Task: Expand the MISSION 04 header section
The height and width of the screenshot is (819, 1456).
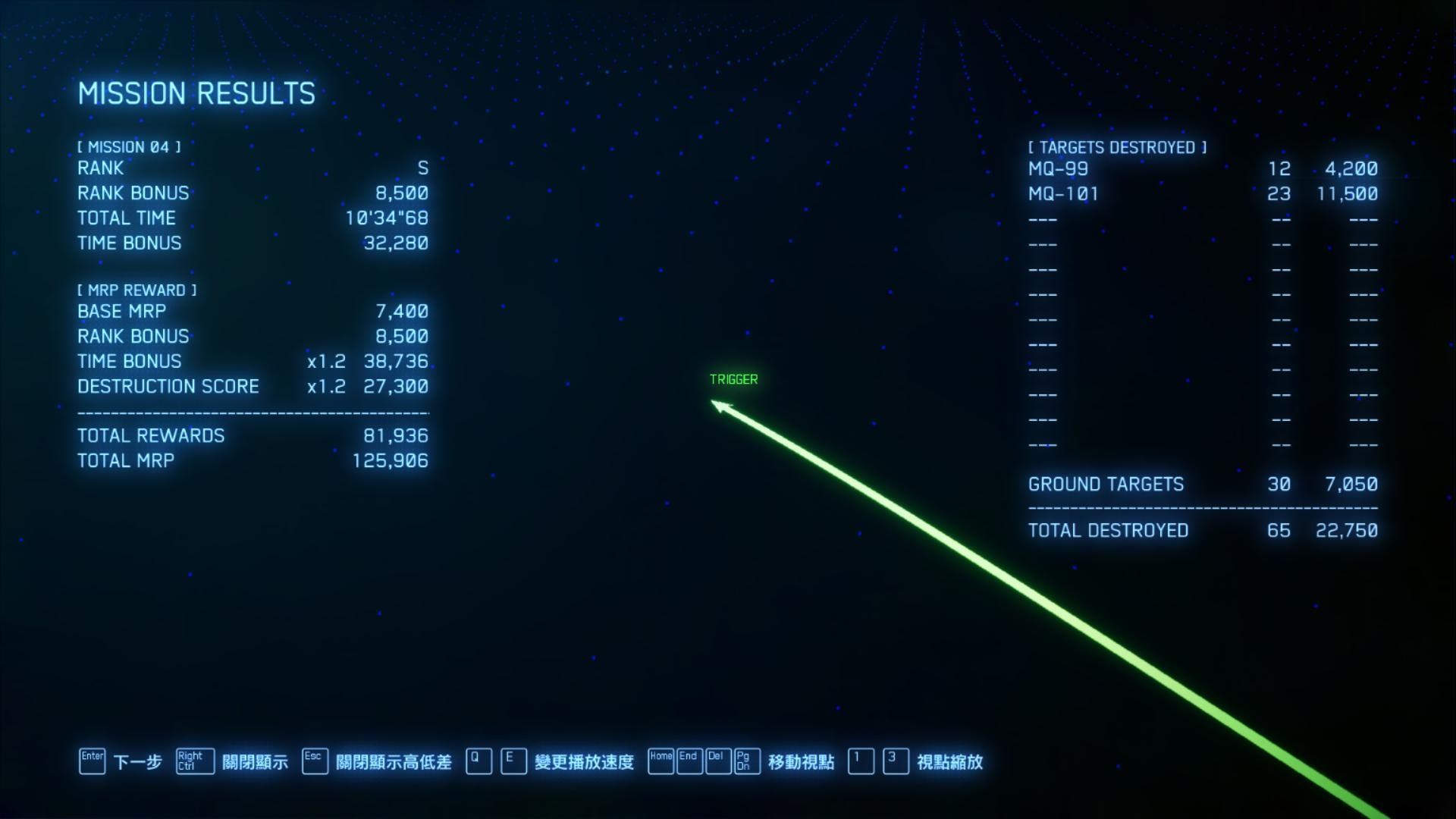Action: point(129,147)
